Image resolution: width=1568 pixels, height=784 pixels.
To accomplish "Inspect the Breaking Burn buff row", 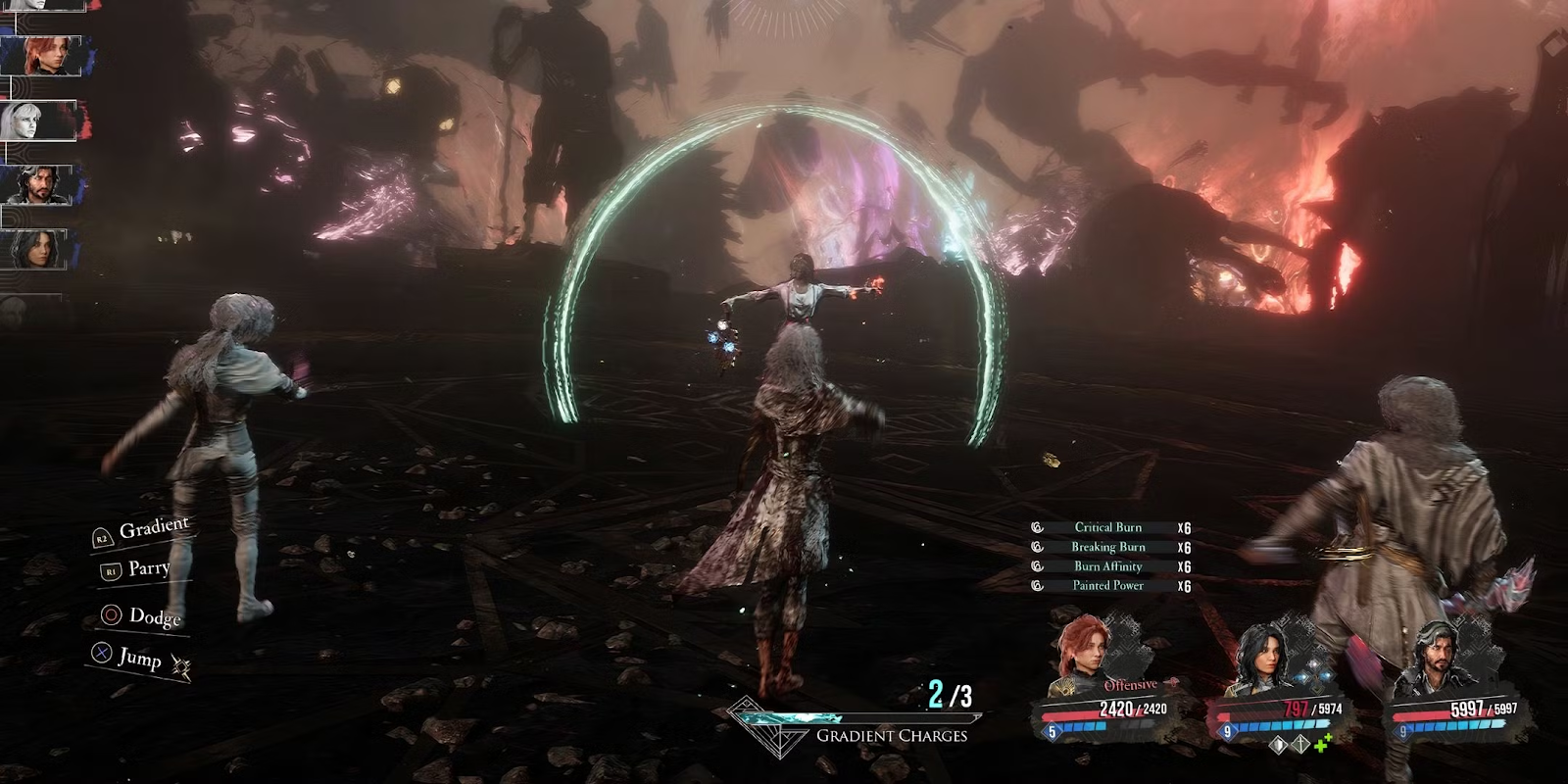I will click(1109, 547).
